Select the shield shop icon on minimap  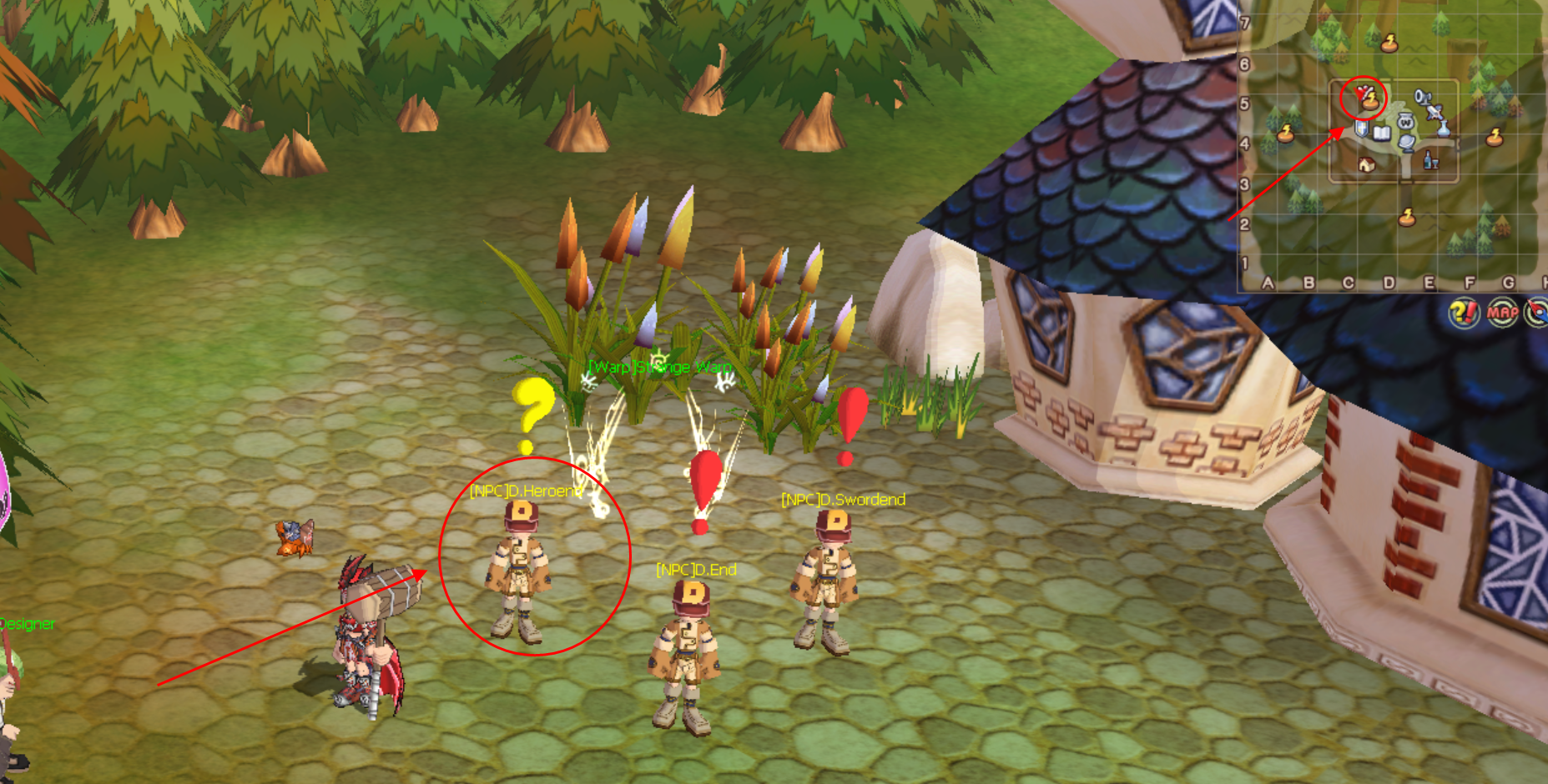click(1361, 129)
